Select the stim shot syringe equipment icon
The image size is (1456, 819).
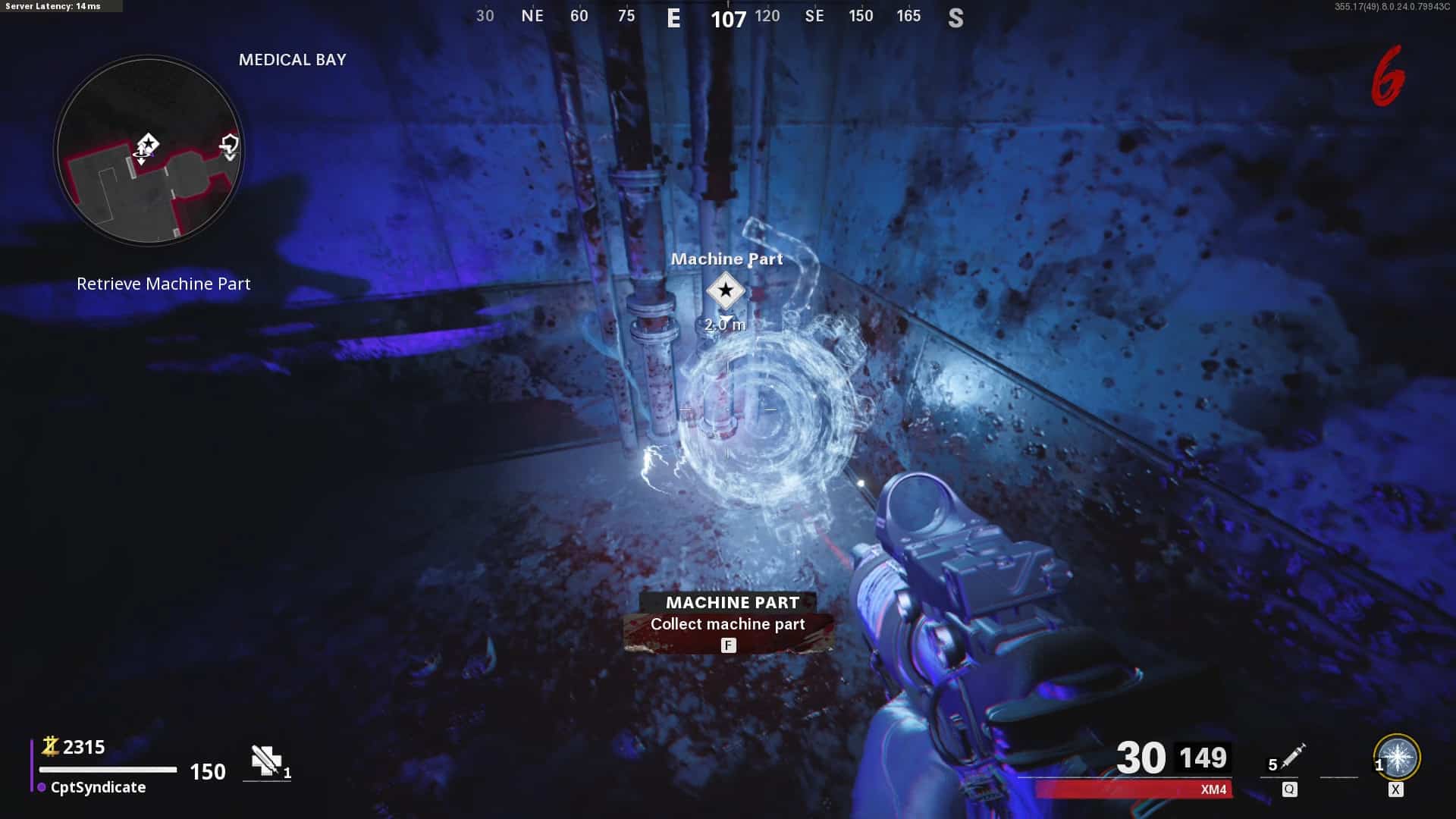[1292, 757]
